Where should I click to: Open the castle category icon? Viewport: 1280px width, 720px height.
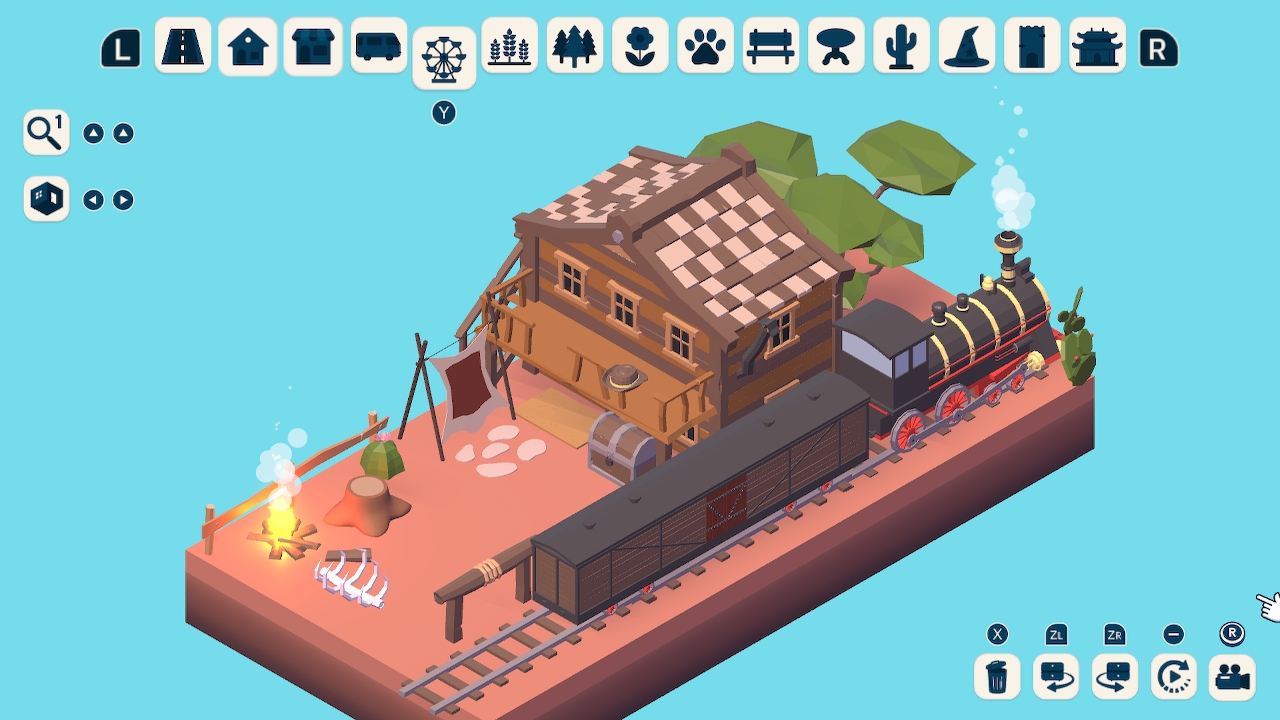[1032, 45]
